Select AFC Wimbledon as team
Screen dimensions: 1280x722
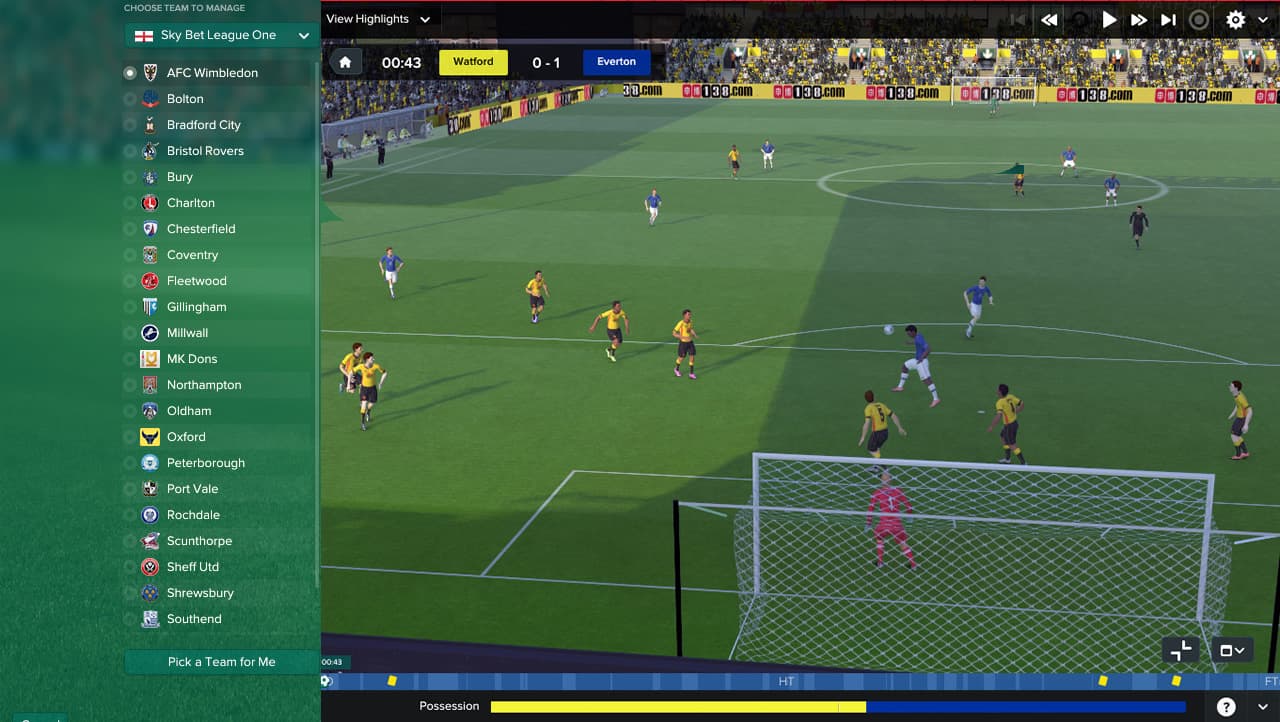[x=212, y=73]
